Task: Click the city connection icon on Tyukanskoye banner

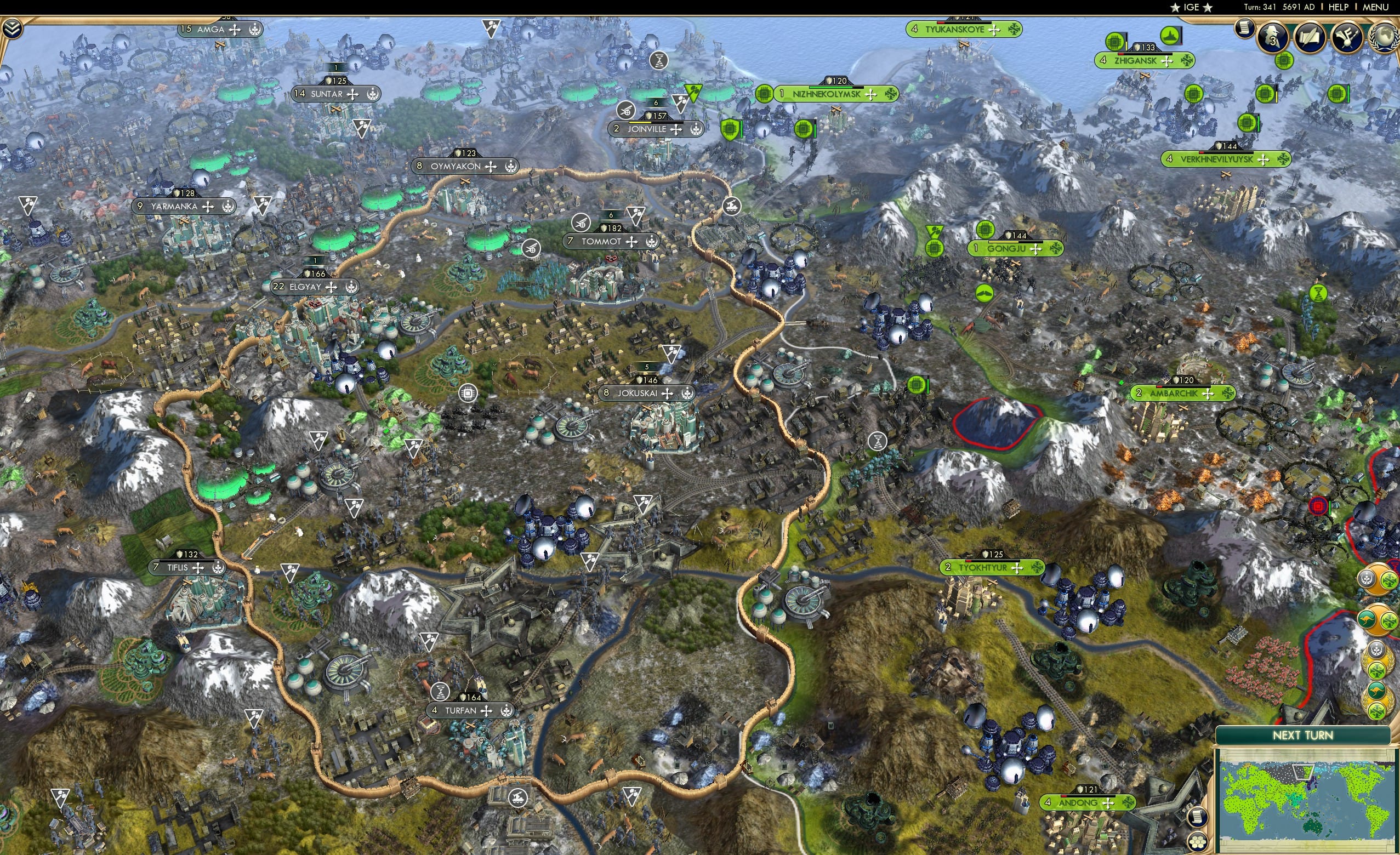Action: [1014, 30]
